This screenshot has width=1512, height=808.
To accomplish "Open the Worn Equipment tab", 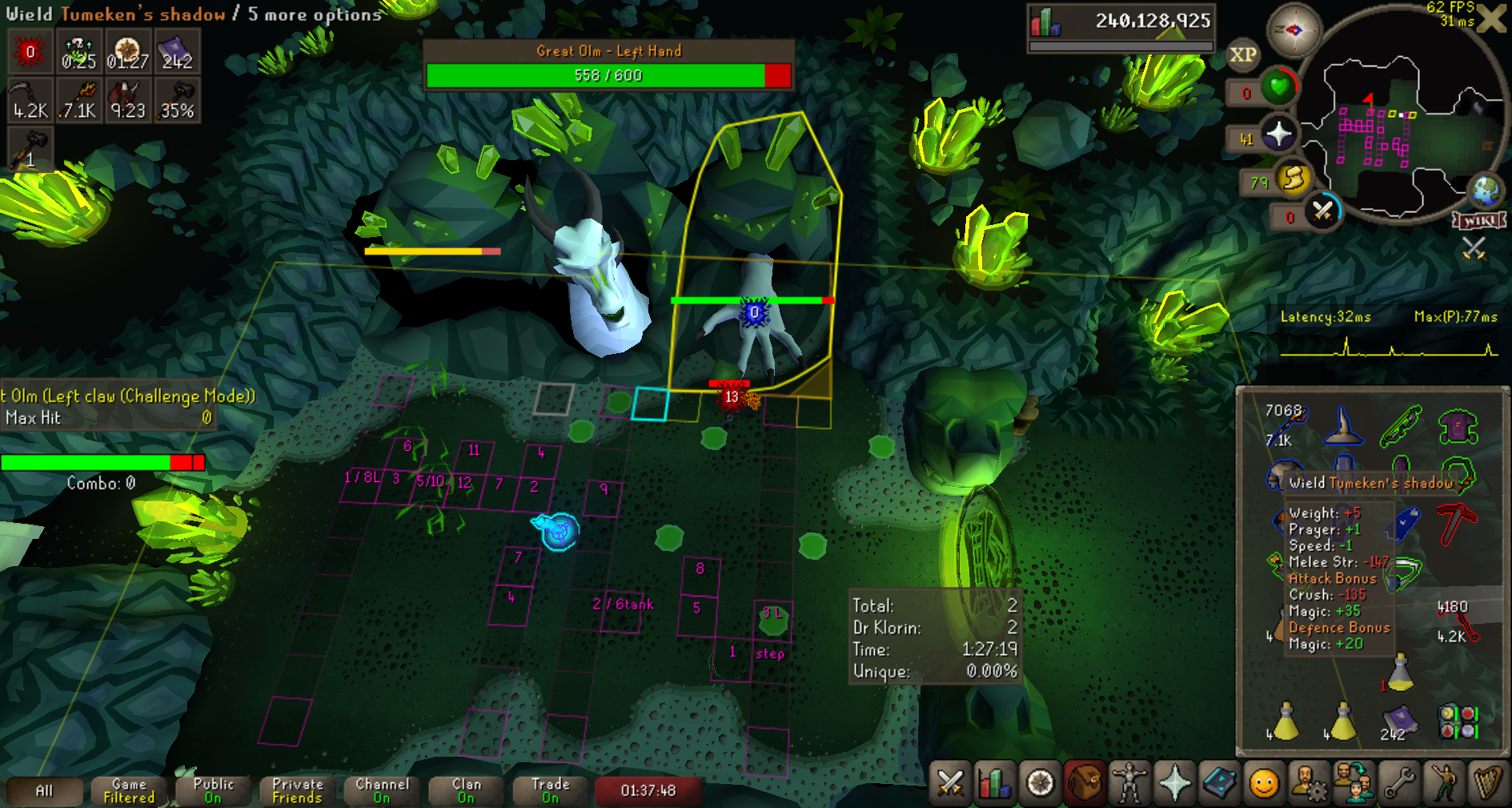I will [x=1129, y=783].
